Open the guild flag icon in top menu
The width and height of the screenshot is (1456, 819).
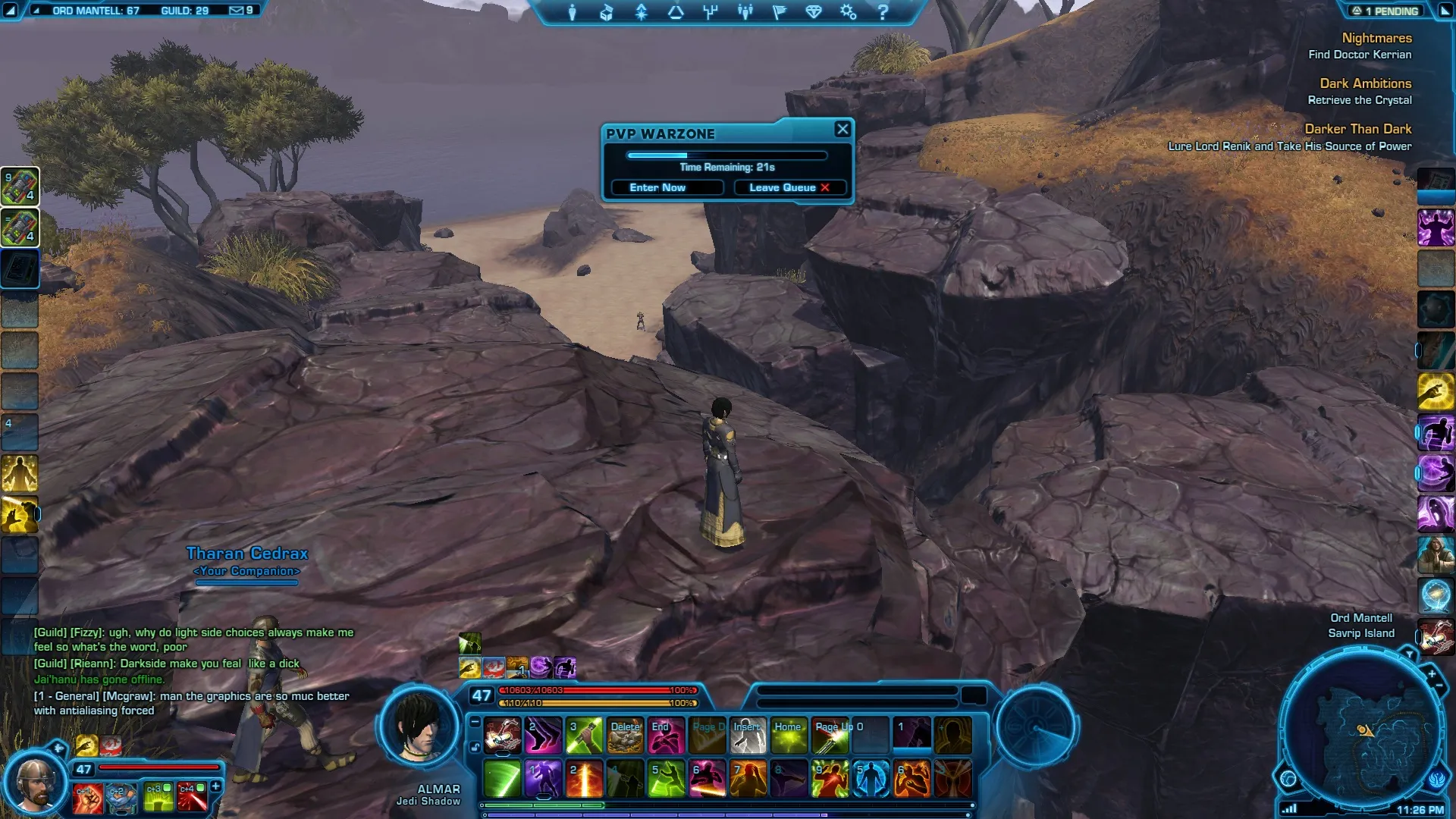(x=780, y=12)
